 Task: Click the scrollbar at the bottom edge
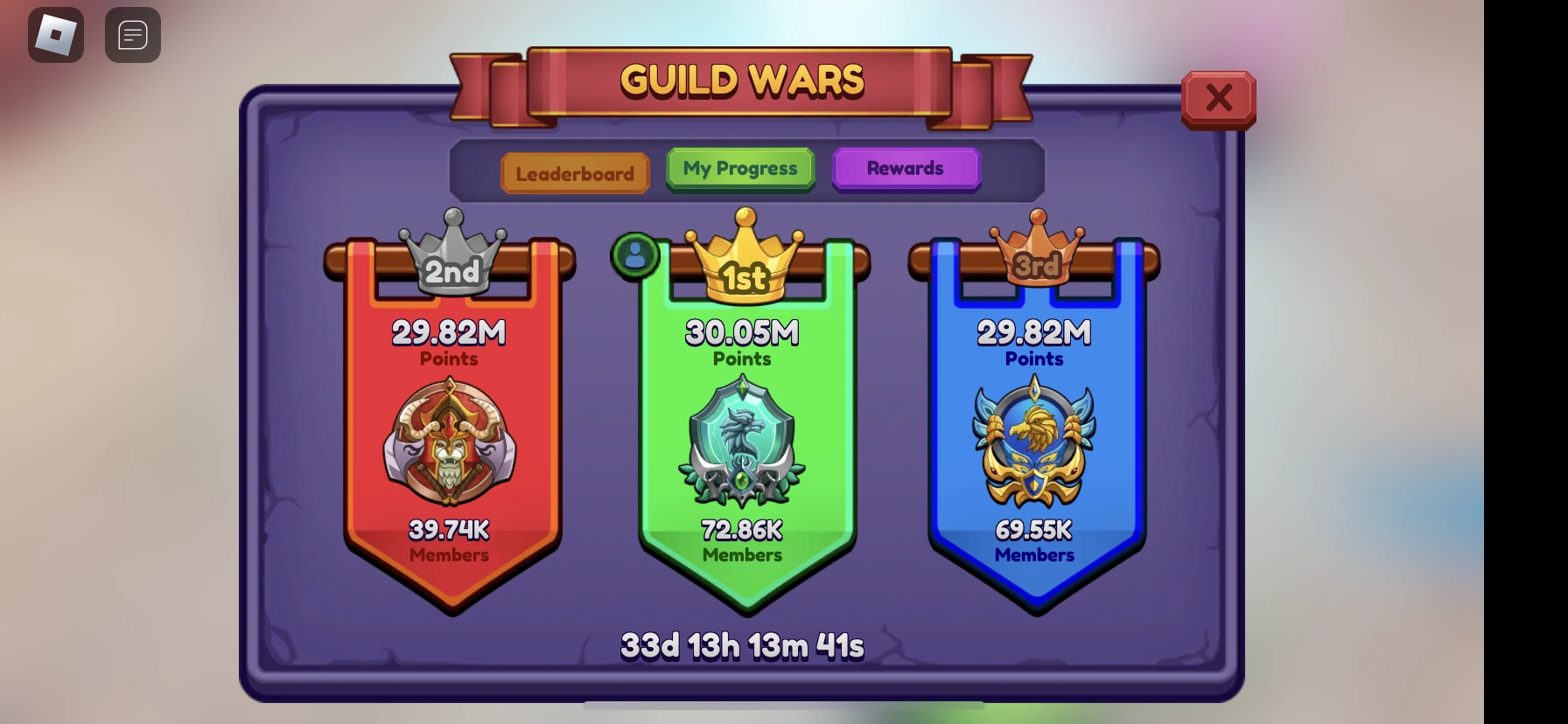pyautogui.click(x=783, y=706)
